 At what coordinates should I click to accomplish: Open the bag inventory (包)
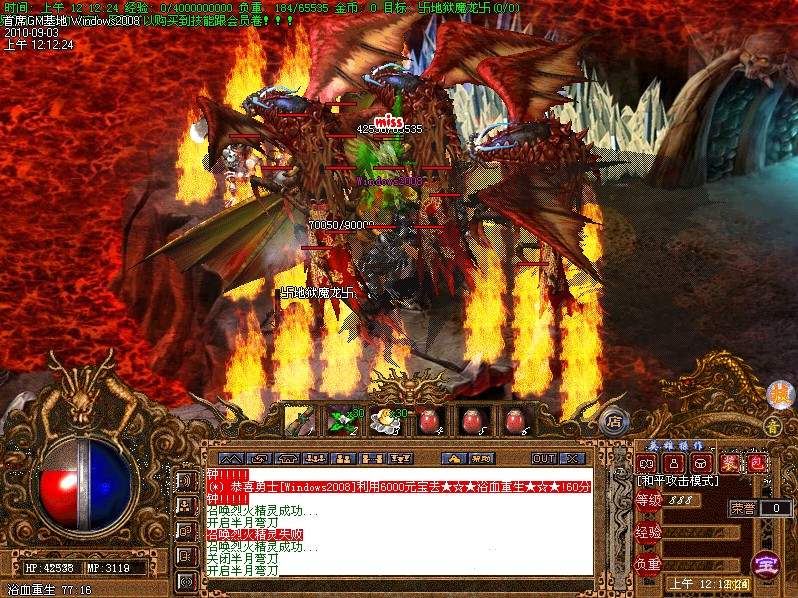[x=757, y=463]
